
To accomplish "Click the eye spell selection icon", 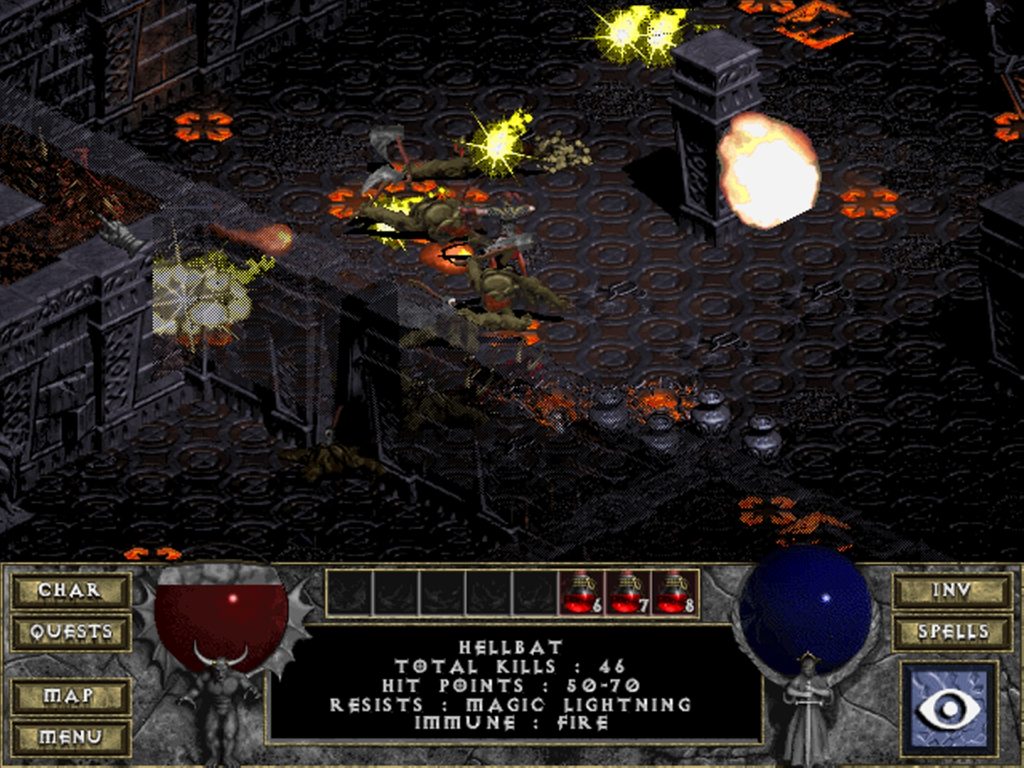I will click(949, 708).
